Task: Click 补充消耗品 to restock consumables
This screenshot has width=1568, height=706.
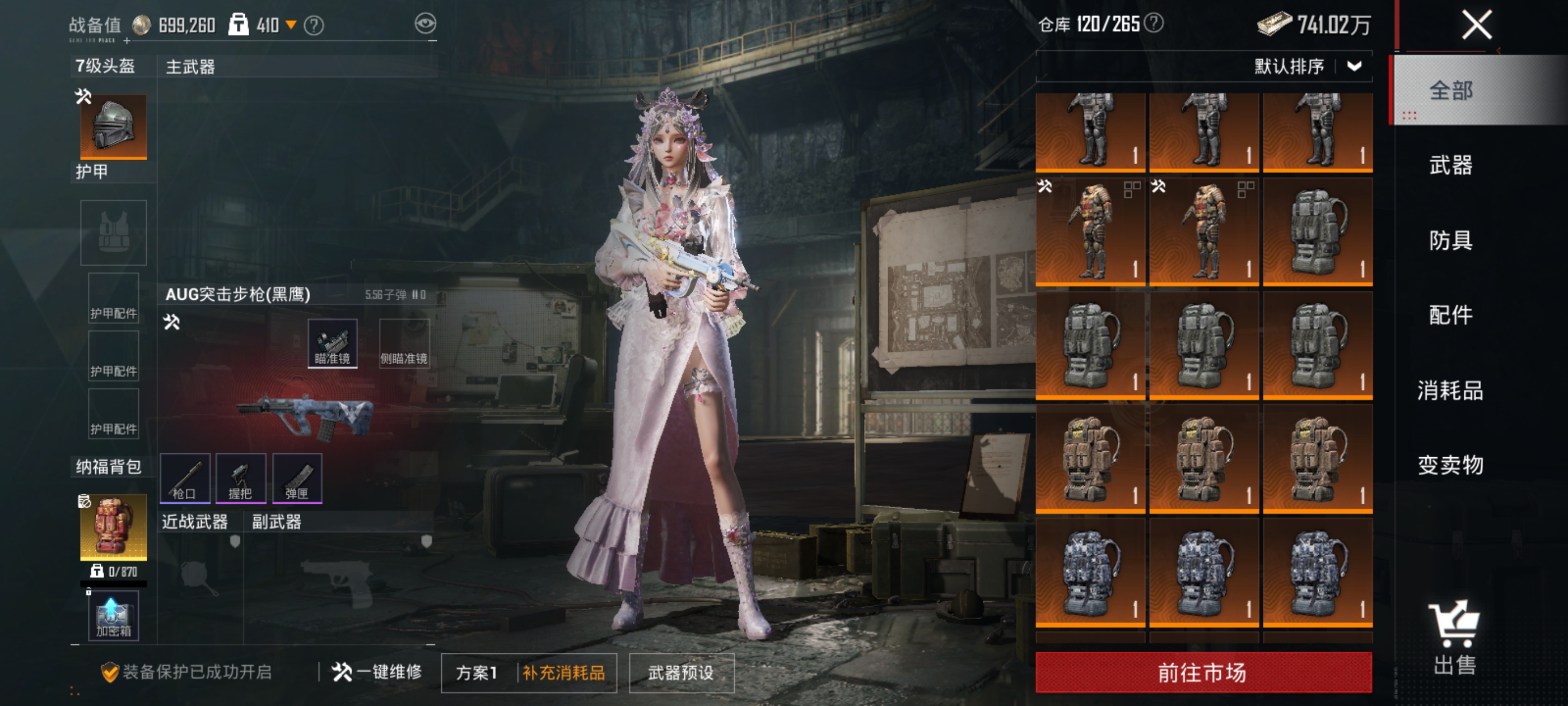Action: [564, 672]
